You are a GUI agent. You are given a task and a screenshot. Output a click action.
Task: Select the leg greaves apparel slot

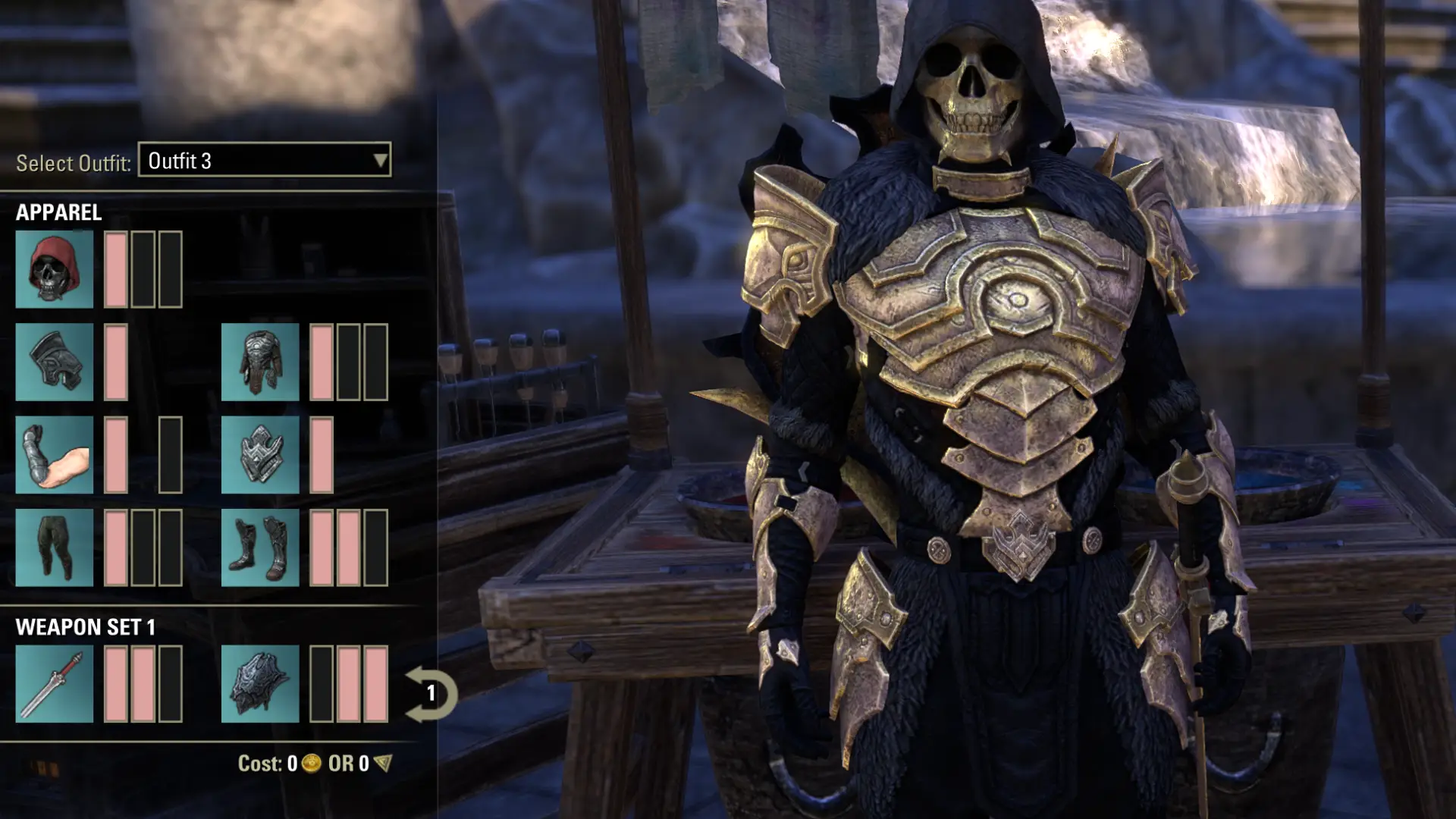point(54,548)
